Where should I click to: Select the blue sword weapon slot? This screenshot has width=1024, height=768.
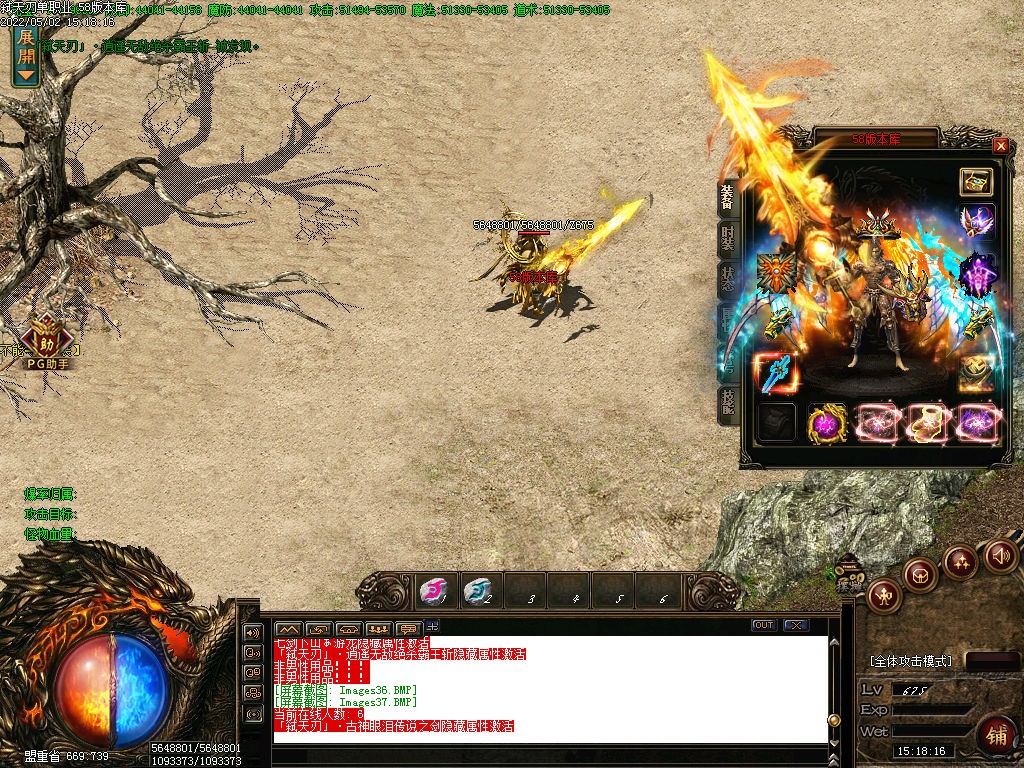click(x=776, y=374)
